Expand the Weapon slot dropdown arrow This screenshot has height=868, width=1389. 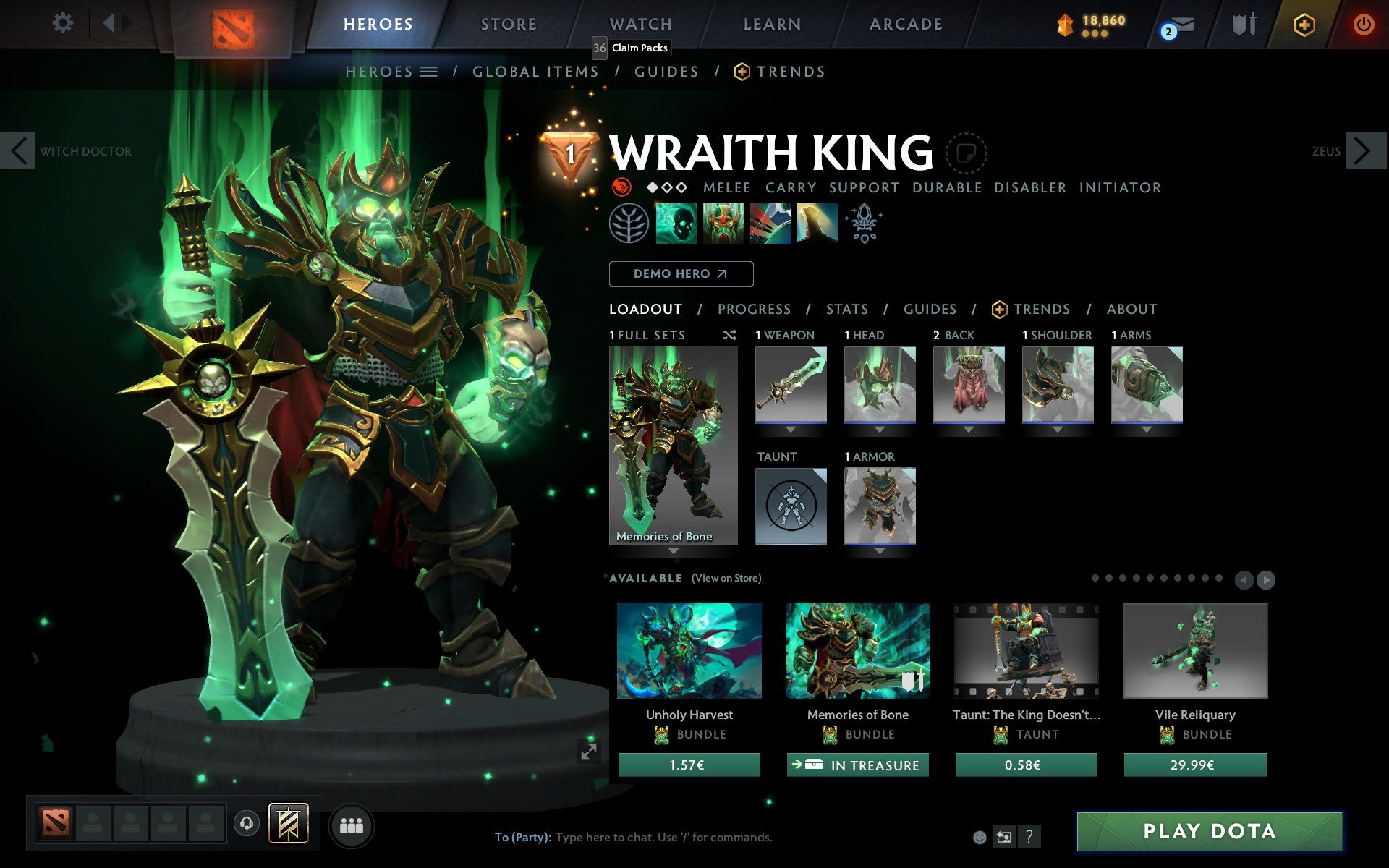(x=790, y=428)
